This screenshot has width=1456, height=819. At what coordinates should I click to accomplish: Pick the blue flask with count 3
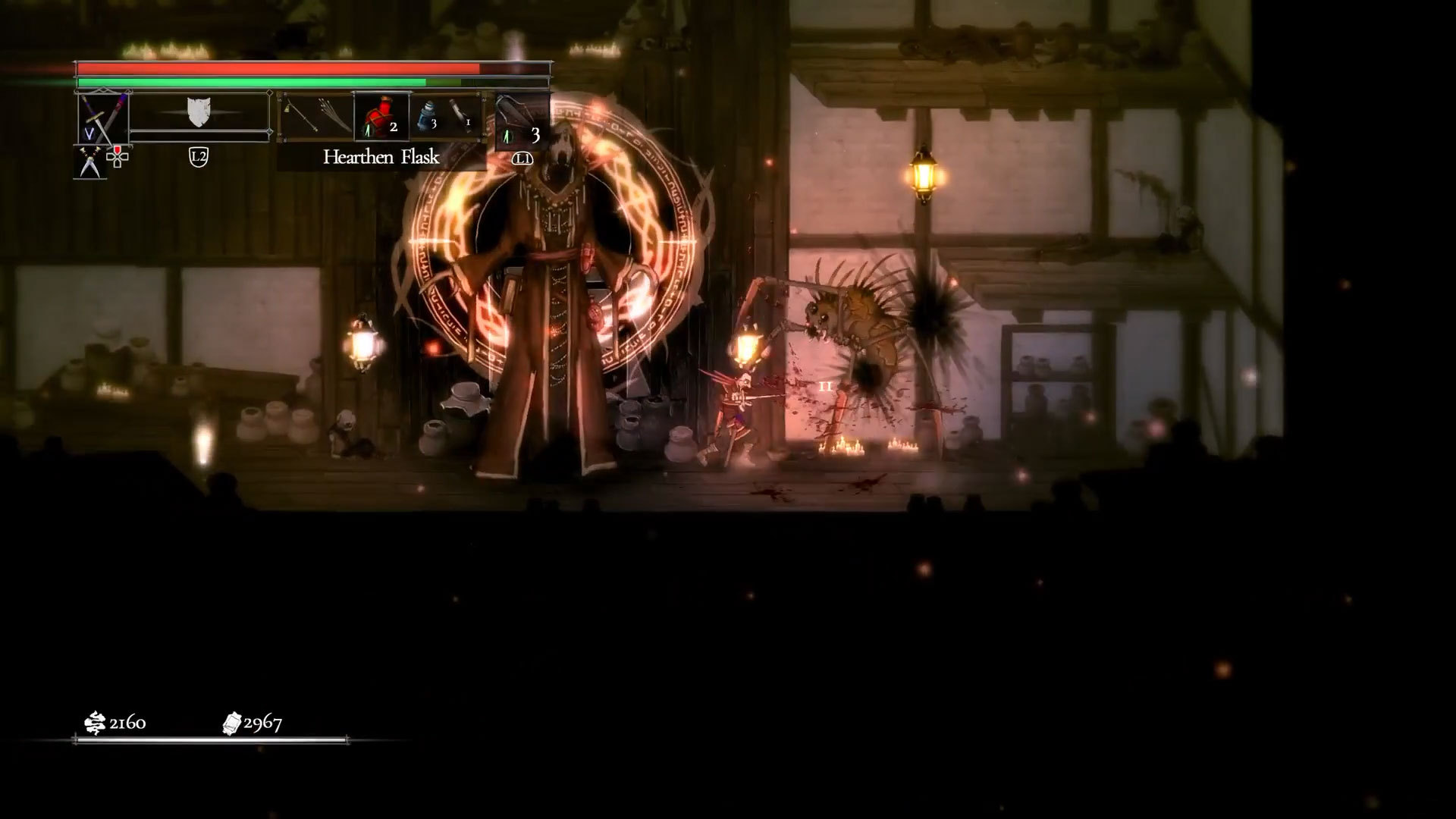tap(427, 118)
